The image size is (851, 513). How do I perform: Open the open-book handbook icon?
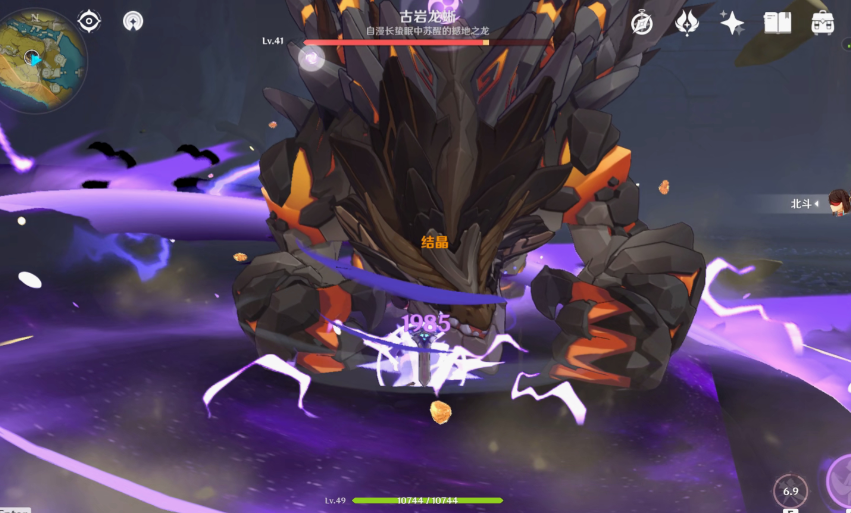(x=777, y=23)
